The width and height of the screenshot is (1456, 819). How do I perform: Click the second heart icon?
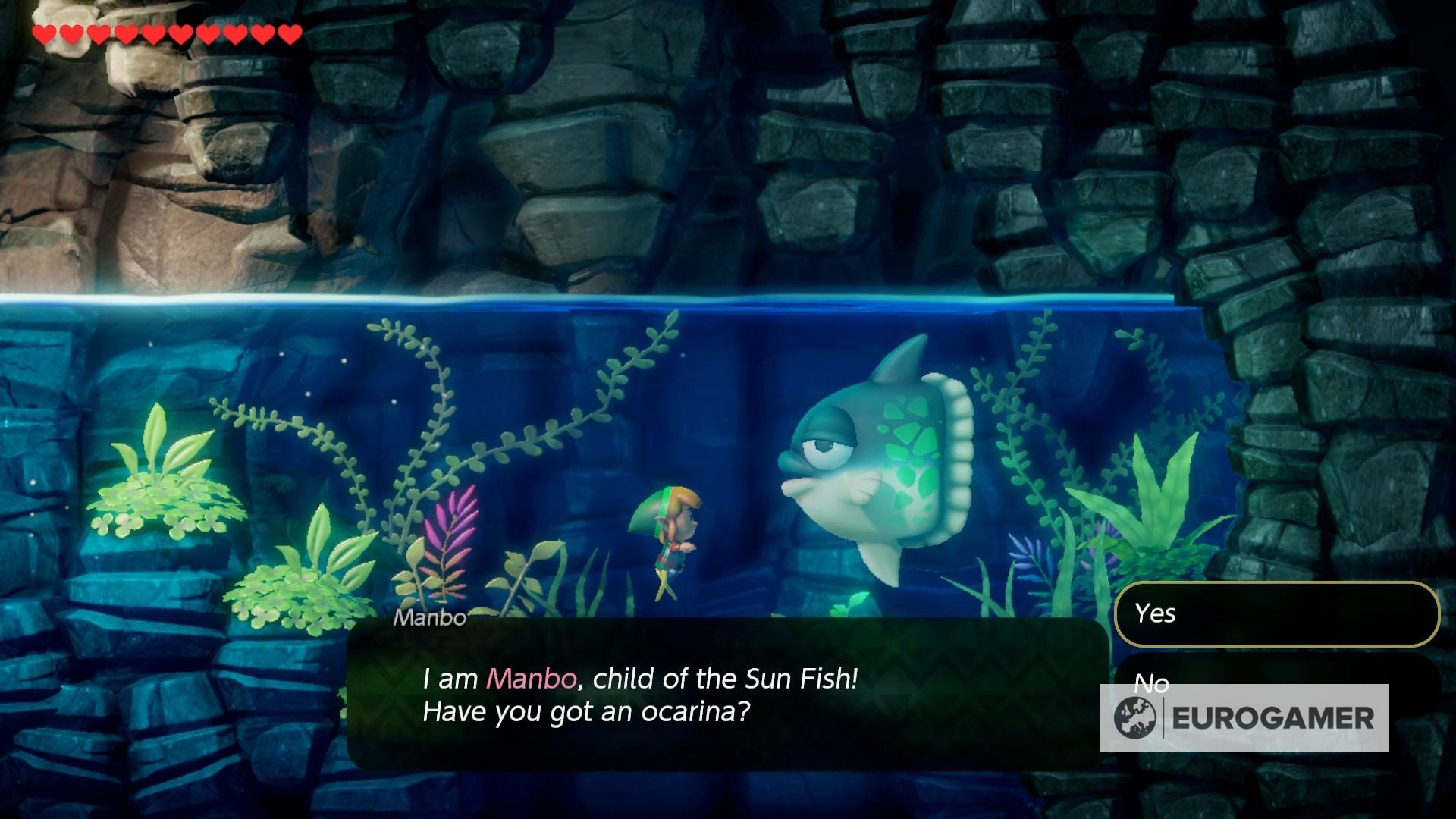click(70, 33)
